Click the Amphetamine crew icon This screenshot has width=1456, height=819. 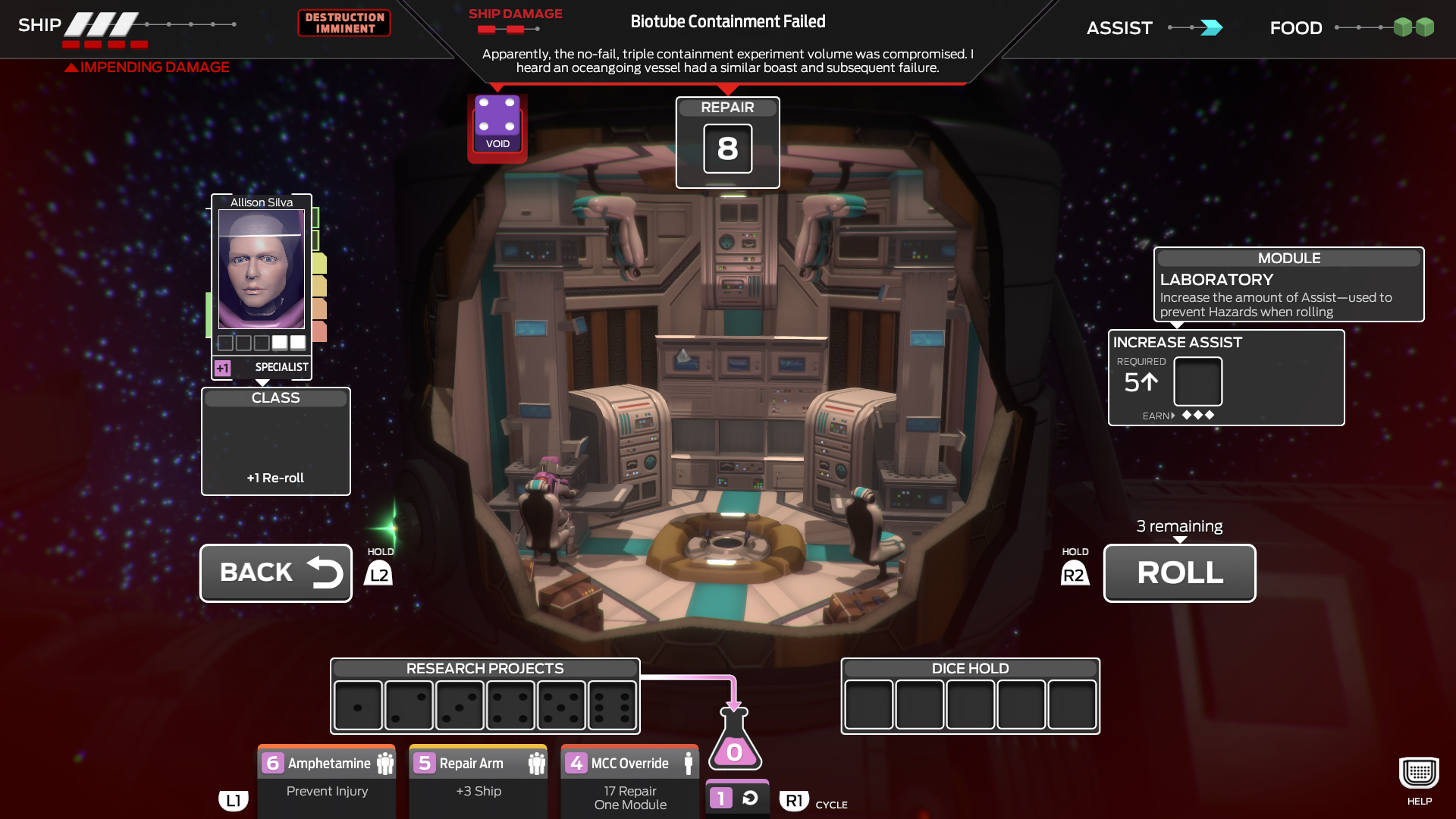click(385, 763)
